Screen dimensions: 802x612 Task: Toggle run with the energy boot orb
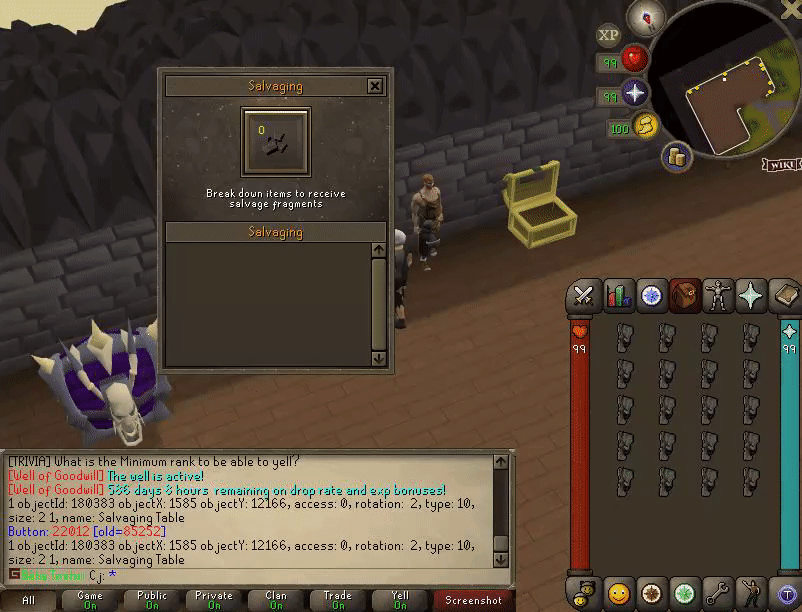click(647, 126)
